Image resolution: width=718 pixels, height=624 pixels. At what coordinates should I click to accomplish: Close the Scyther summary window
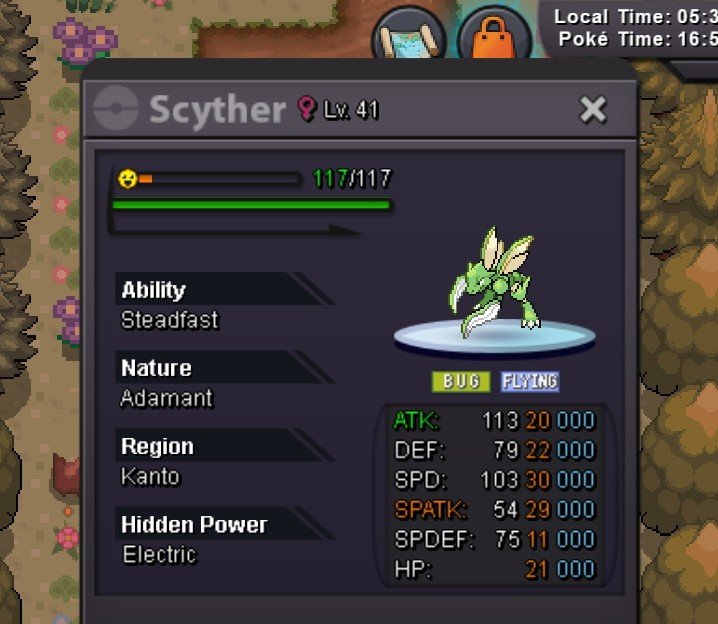pyautogui.click(x=593, y=109)
